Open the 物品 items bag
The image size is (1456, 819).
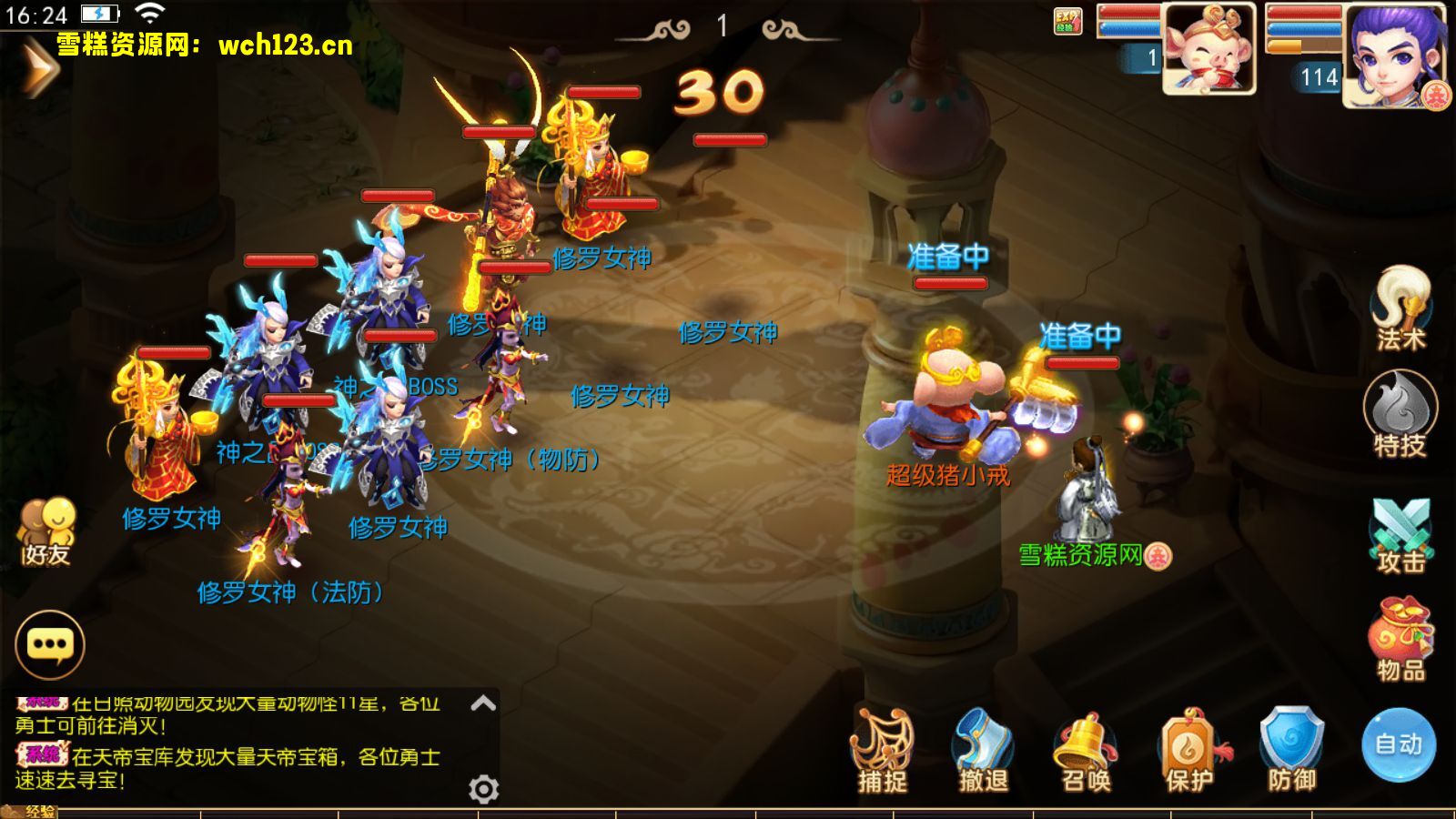[x=1400, y=638]
